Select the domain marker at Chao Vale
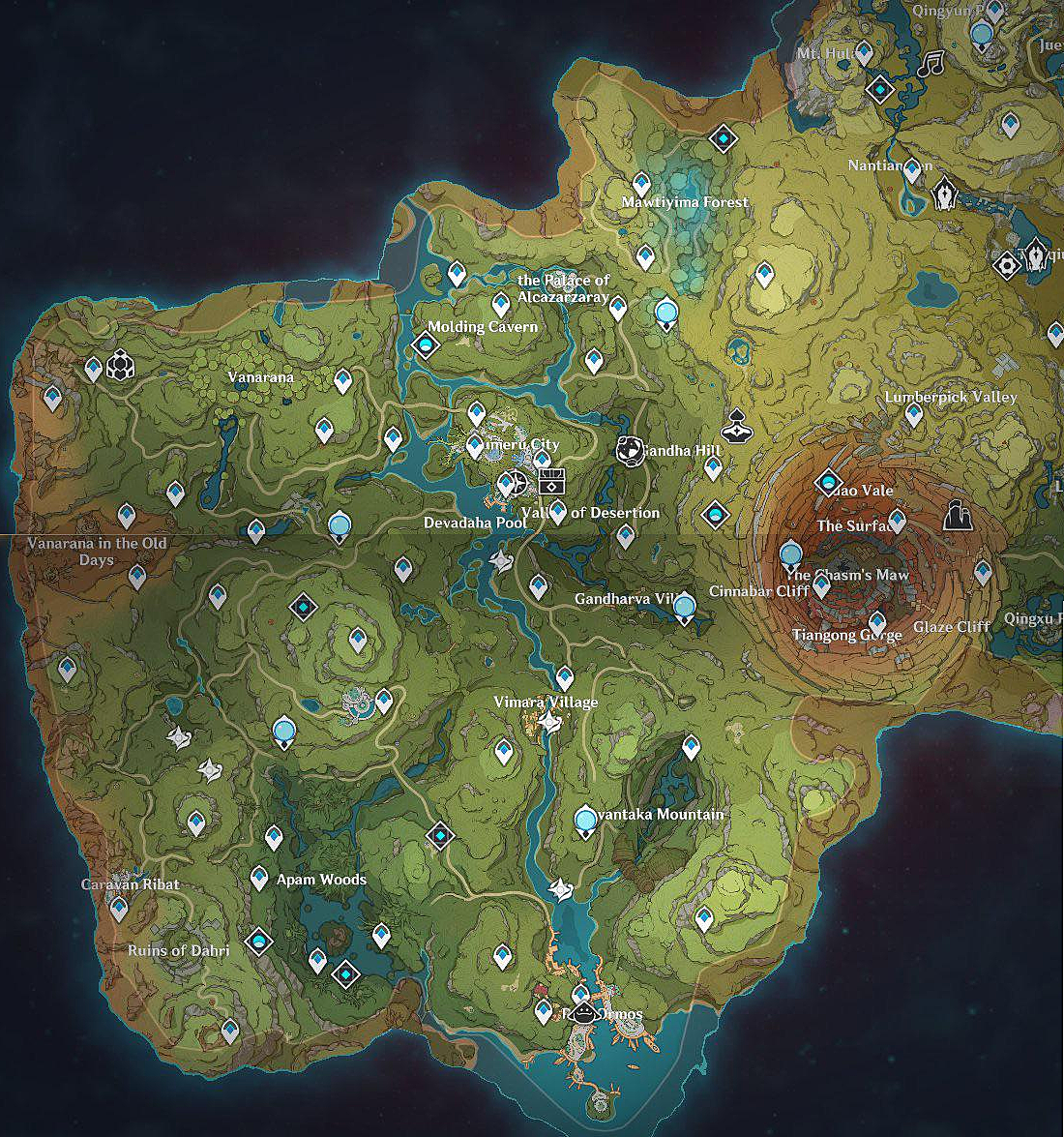Image resolution: width=1064 pixels, height=1137 pixels. (828, 482)
